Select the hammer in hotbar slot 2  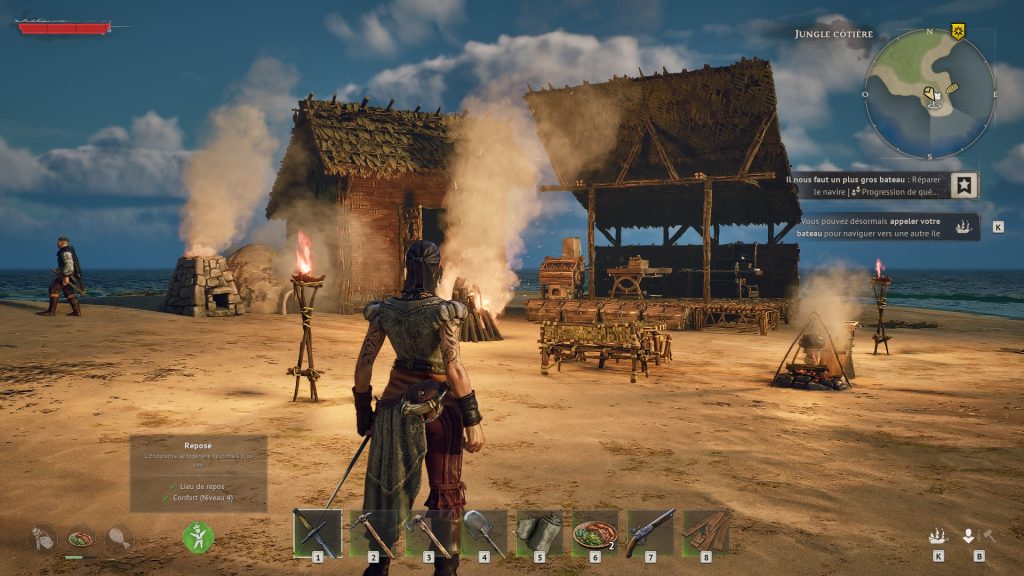[373, 532]
